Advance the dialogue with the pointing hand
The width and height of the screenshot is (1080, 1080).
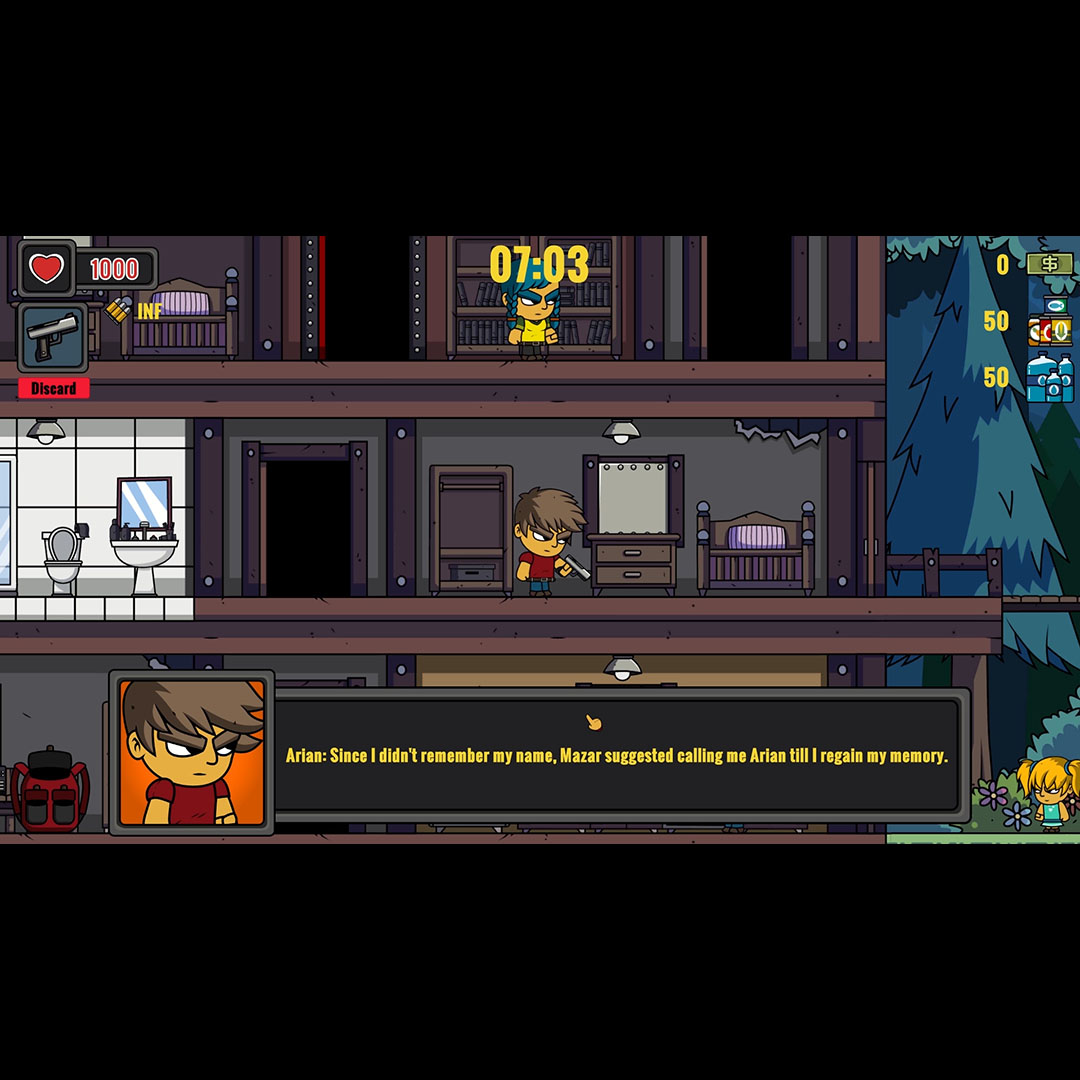click(594, 721)
